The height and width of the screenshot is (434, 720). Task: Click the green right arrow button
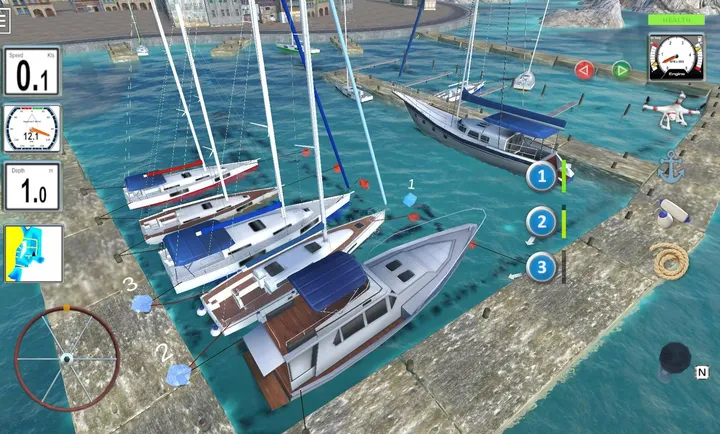click(621, 70)
